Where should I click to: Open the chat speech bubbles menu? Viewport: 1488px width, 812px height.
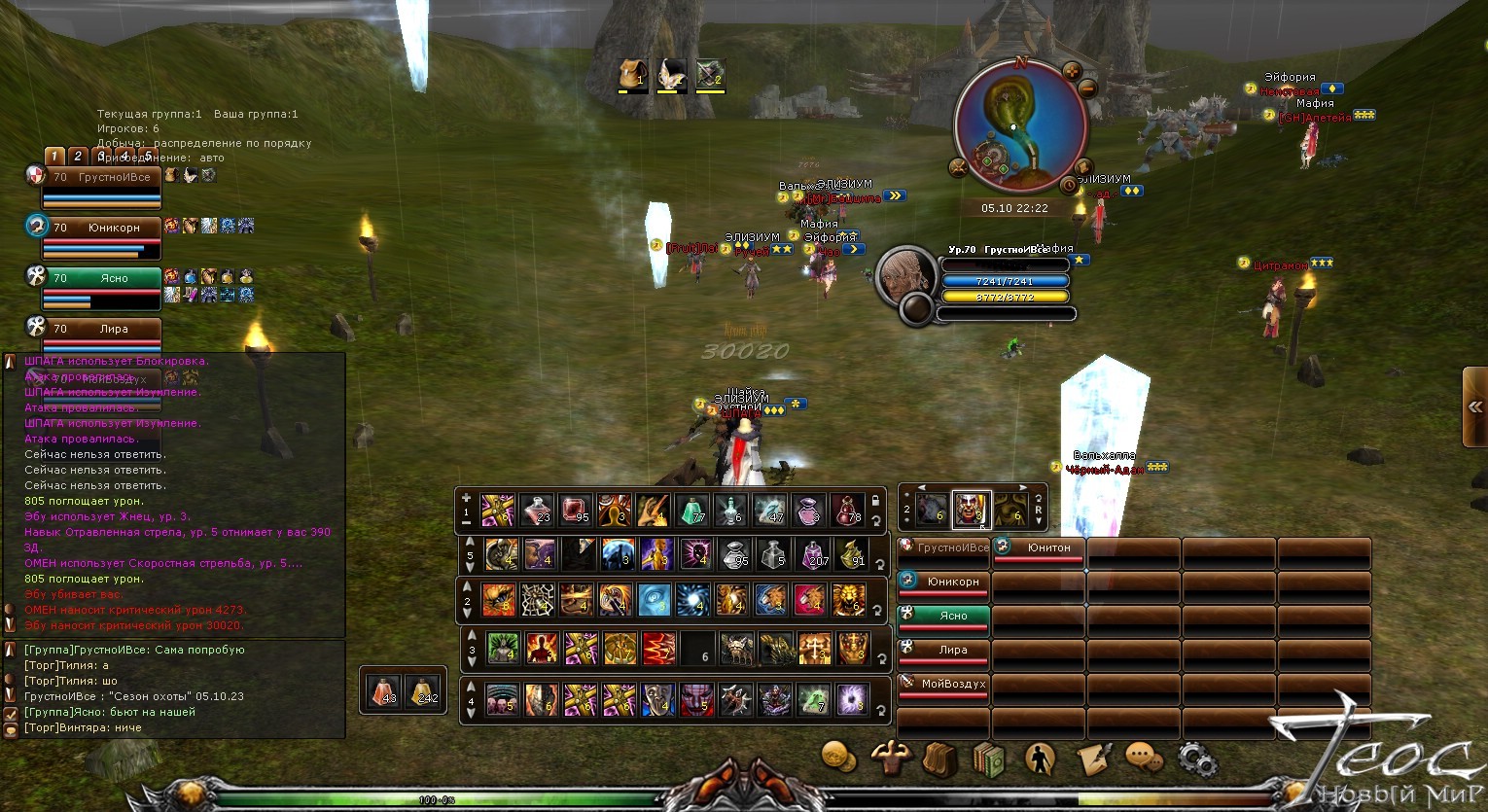1145,758
